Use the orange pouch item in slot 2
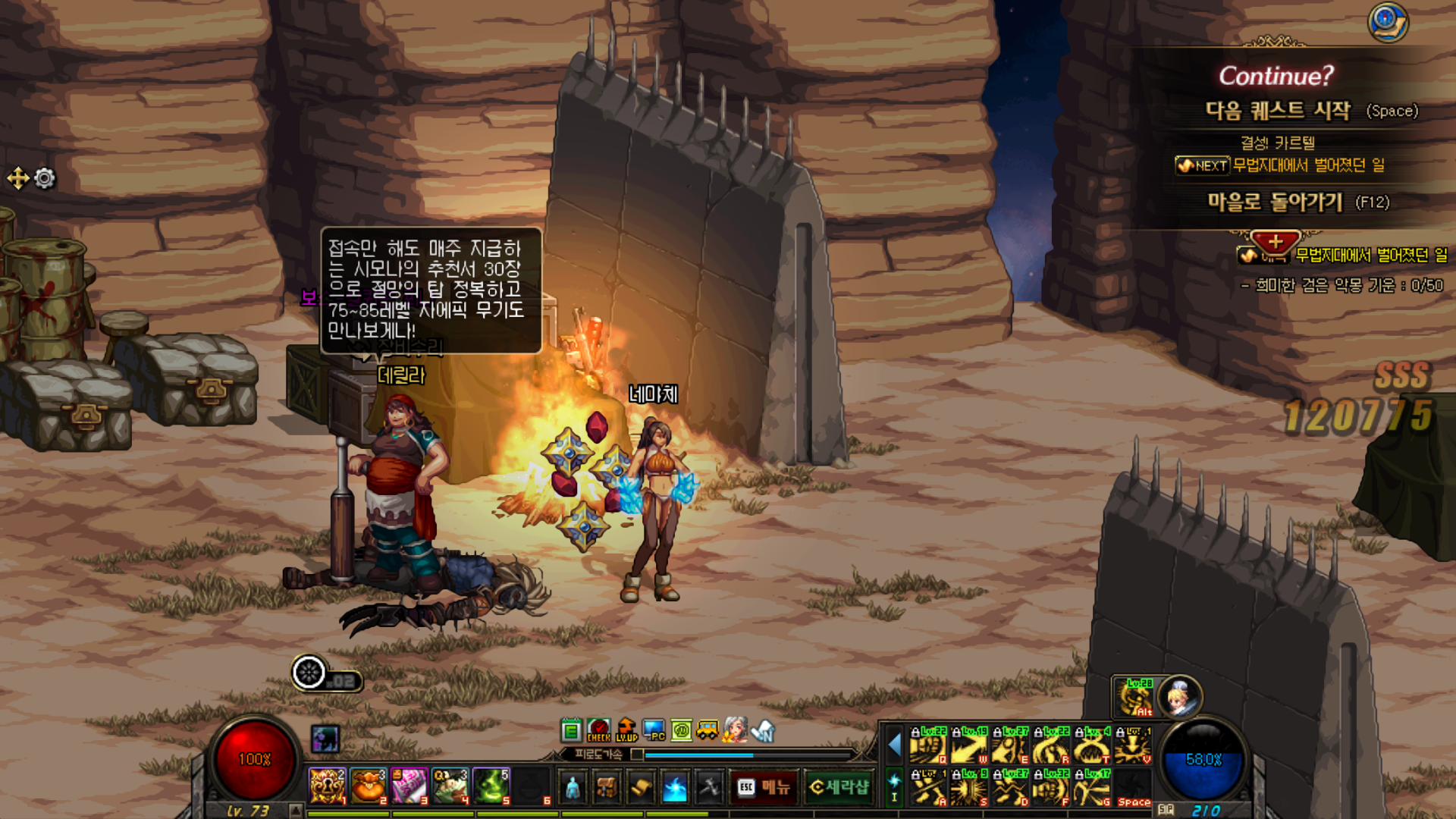Screen dimensions: 1456x819 [368, 786]
